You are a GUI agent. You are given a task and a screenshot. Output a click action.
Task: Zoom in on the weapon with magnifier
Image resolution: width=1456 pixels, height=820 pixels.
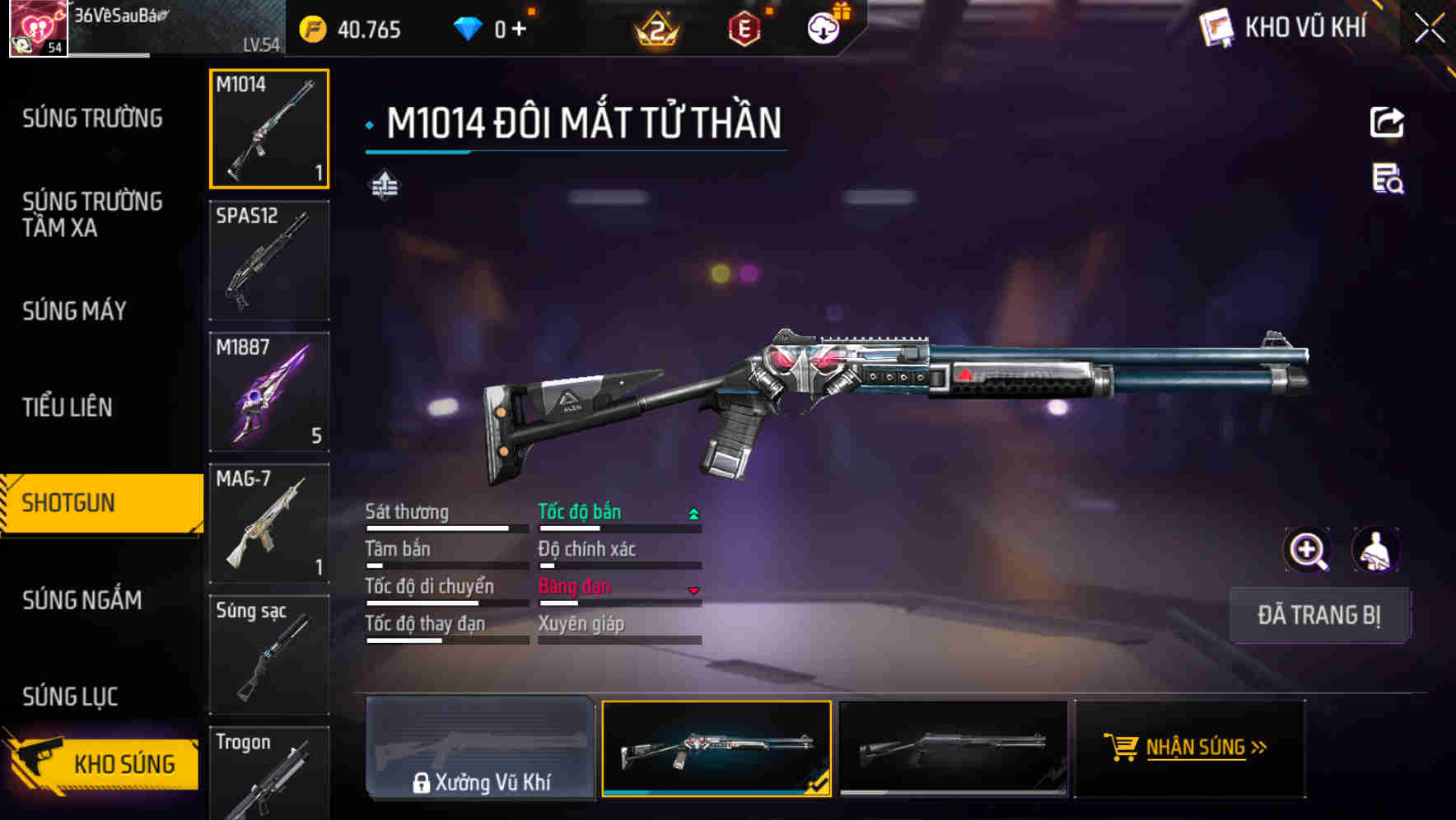click(1308, 550)
